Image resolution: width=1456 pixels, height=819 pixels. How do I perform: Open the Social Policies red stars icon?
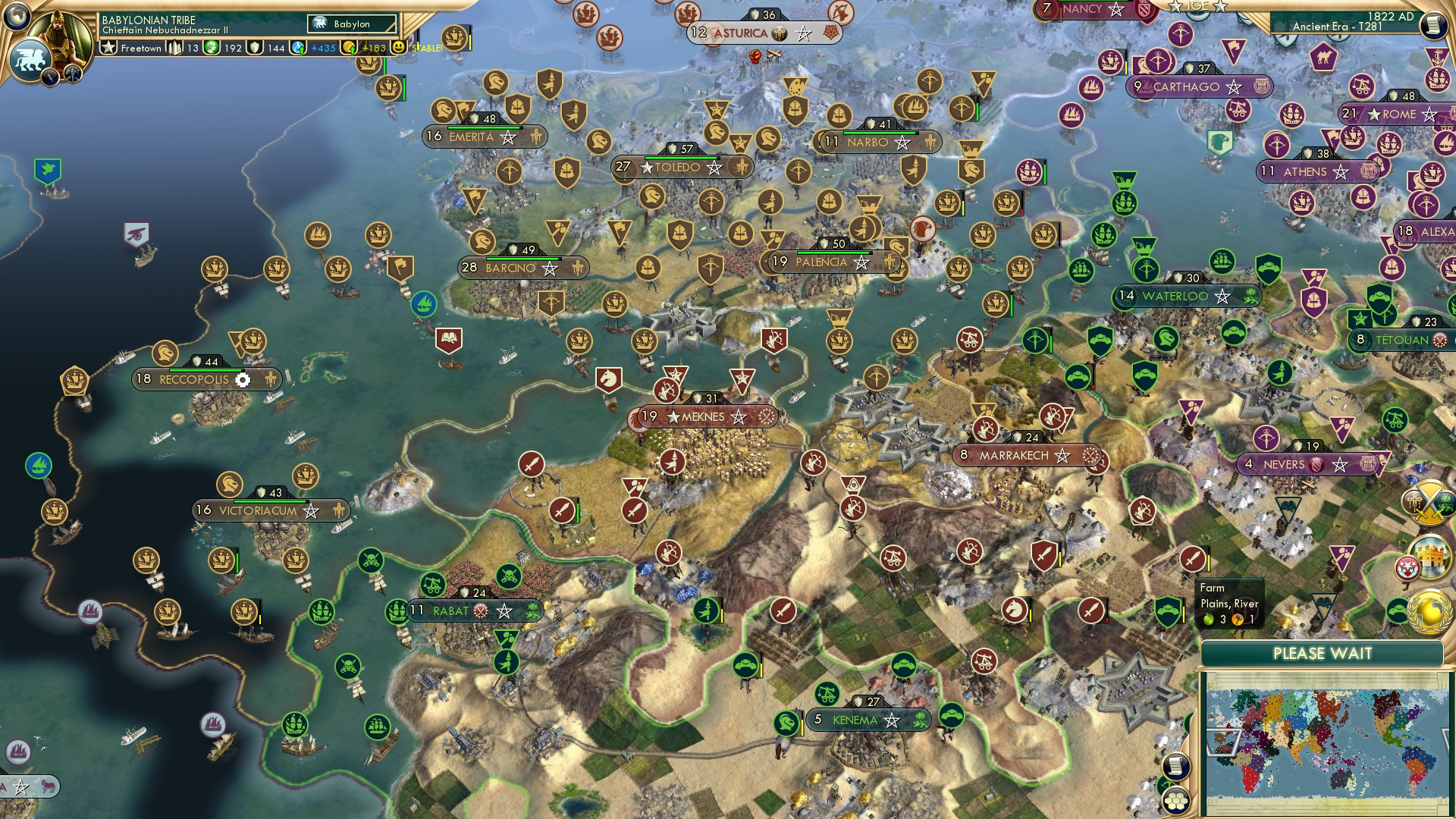(1408, 568)
